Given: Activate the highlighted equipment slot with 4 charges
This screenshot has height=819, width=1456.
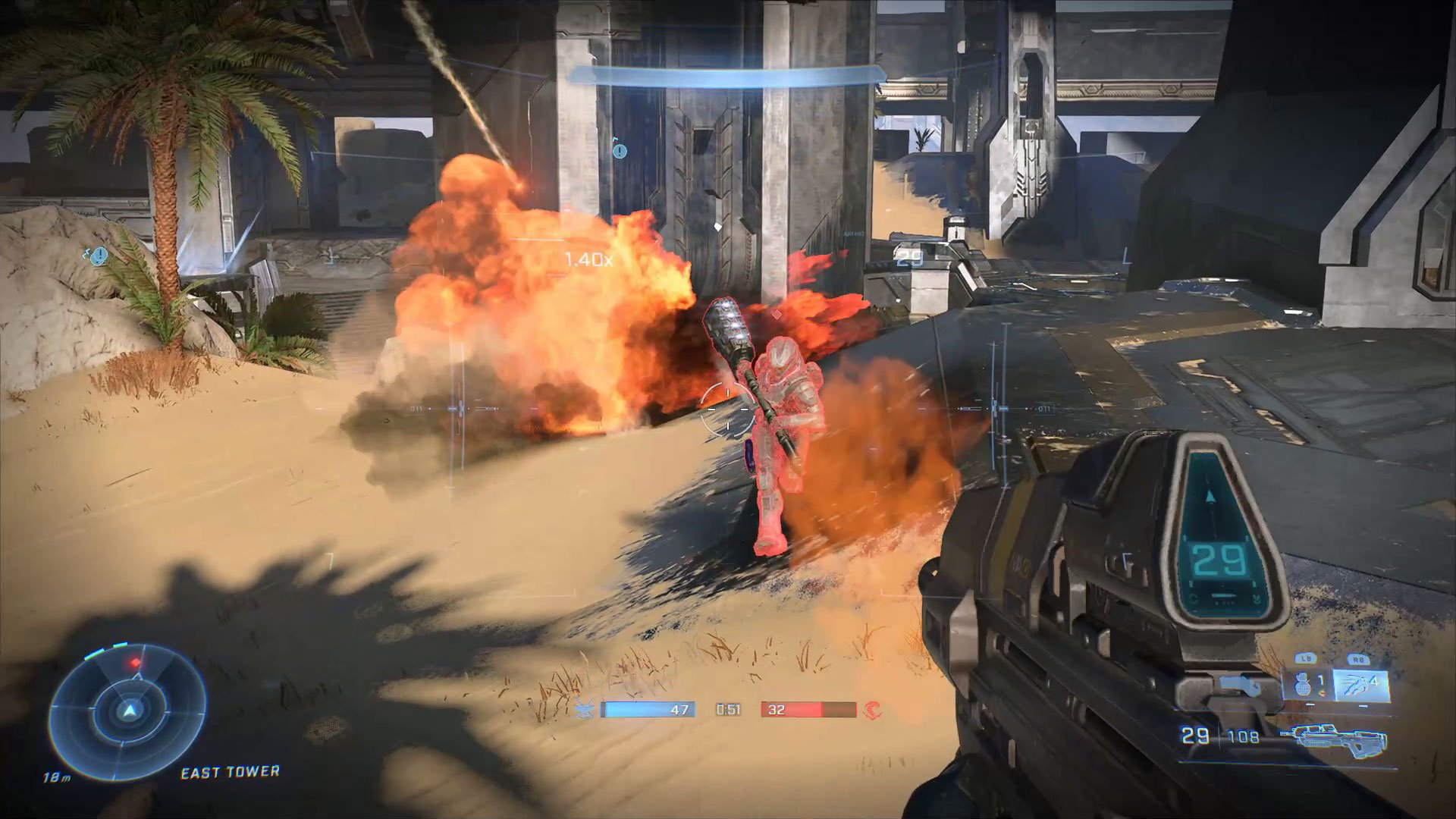Looking at the screenshot, I should click(x=1360, y=685).
